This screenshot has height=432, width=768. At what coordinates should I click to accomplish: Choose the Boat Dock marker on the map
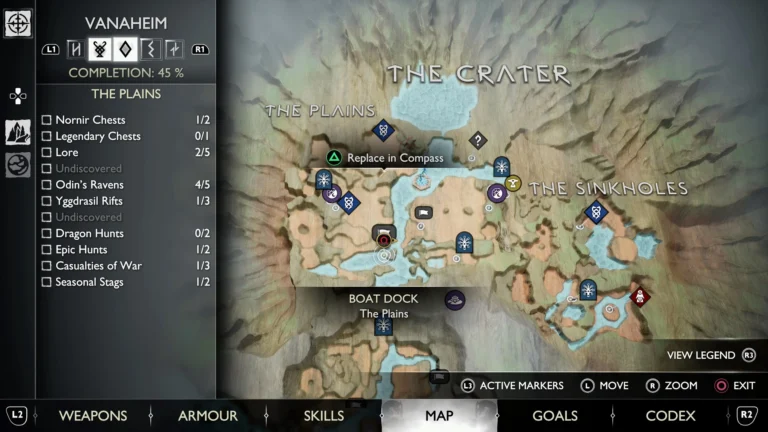tap(455, 299)
